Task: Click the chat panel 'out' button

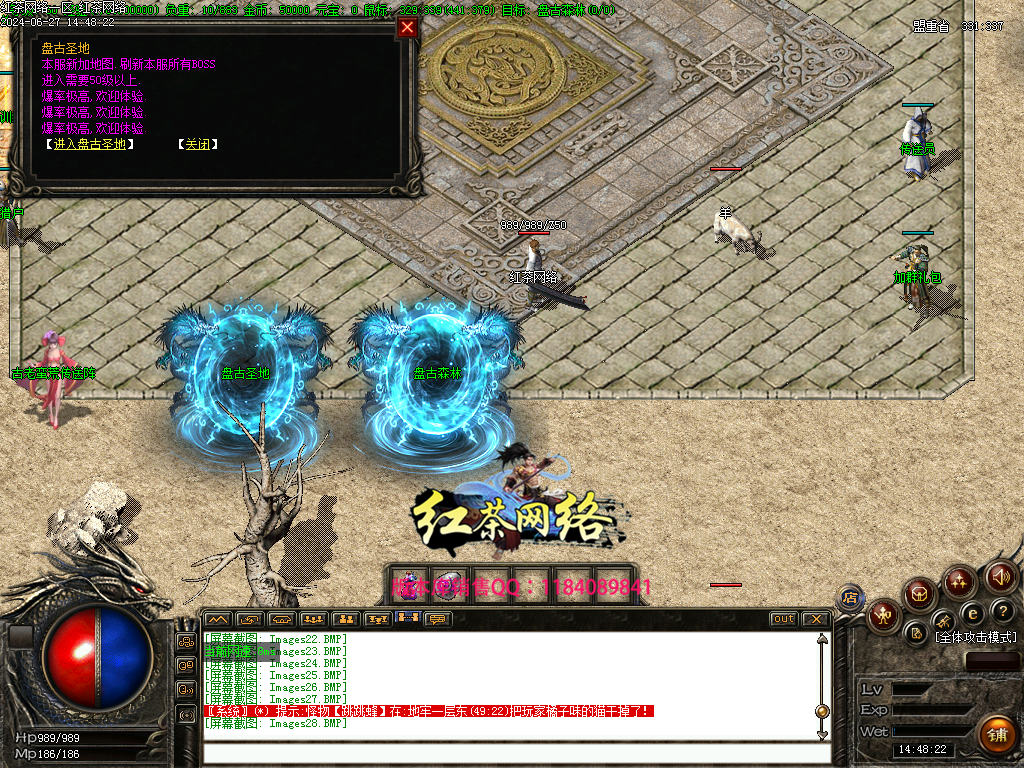Action: click(784, 619)
